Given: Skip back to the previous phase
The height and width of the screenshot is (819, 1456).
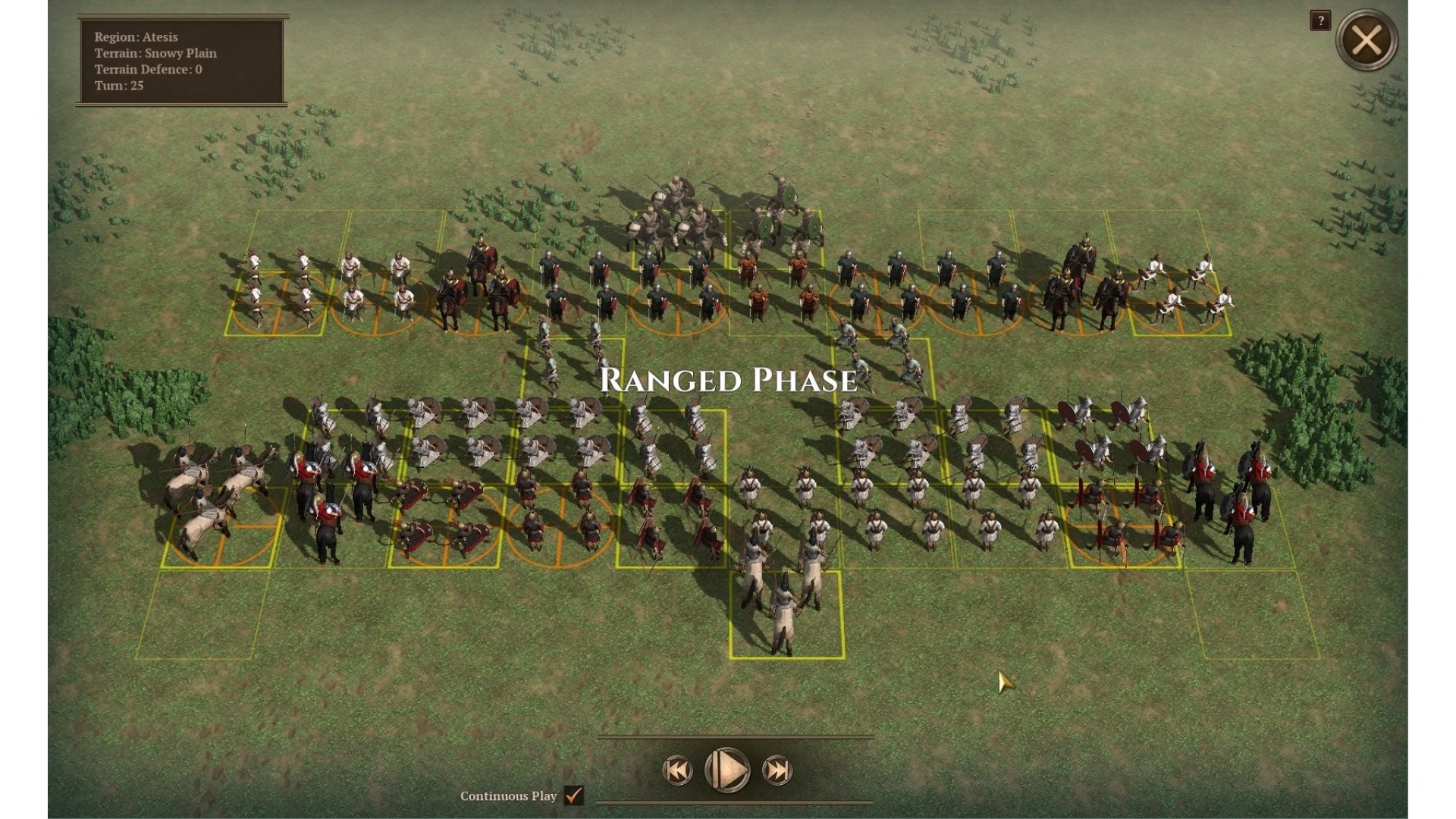Looking at the screenshot, I should [x=677, y=771].
